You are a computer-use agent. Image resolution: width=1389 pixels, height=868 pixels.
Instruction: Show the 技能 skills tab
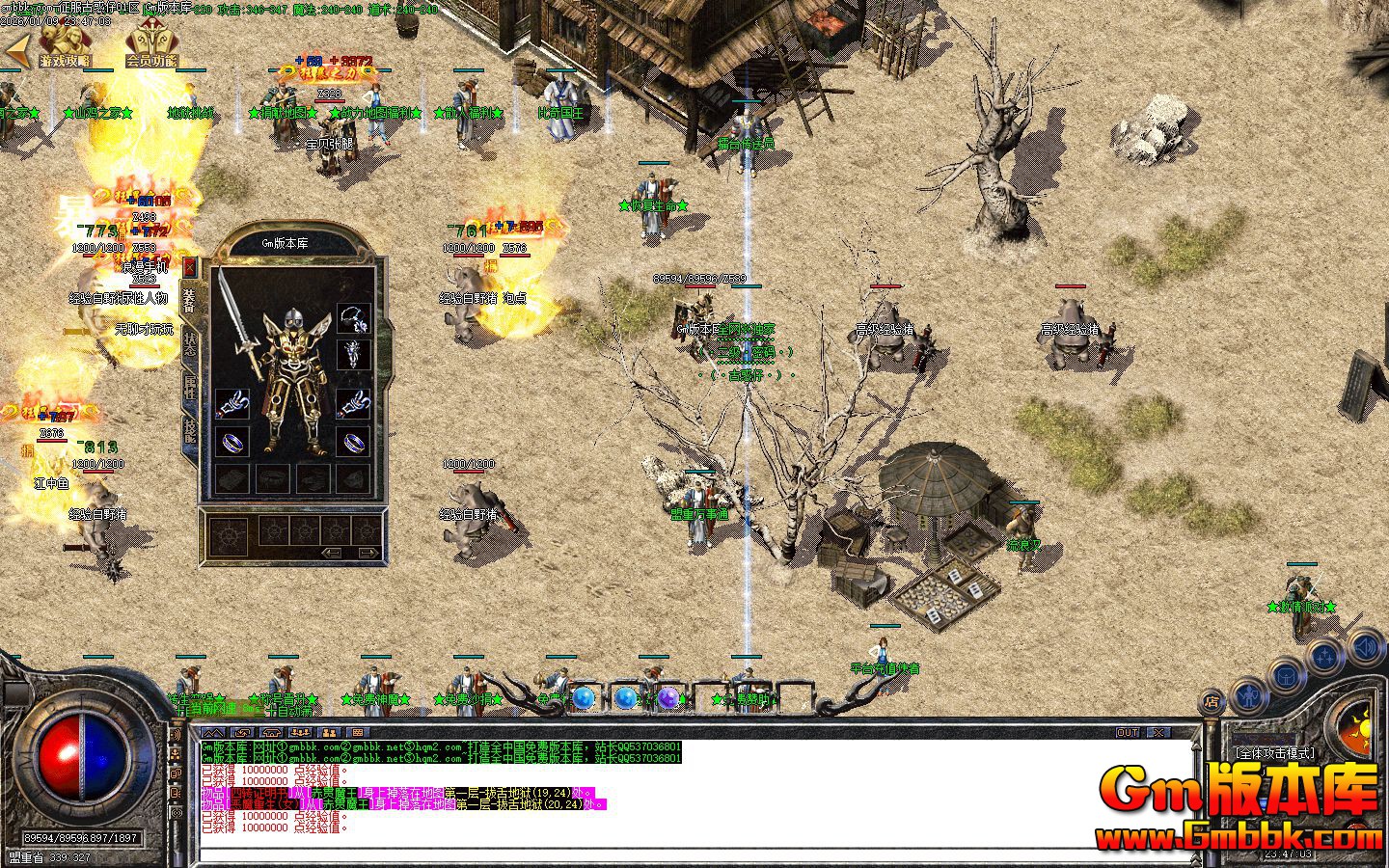(190, 430)
